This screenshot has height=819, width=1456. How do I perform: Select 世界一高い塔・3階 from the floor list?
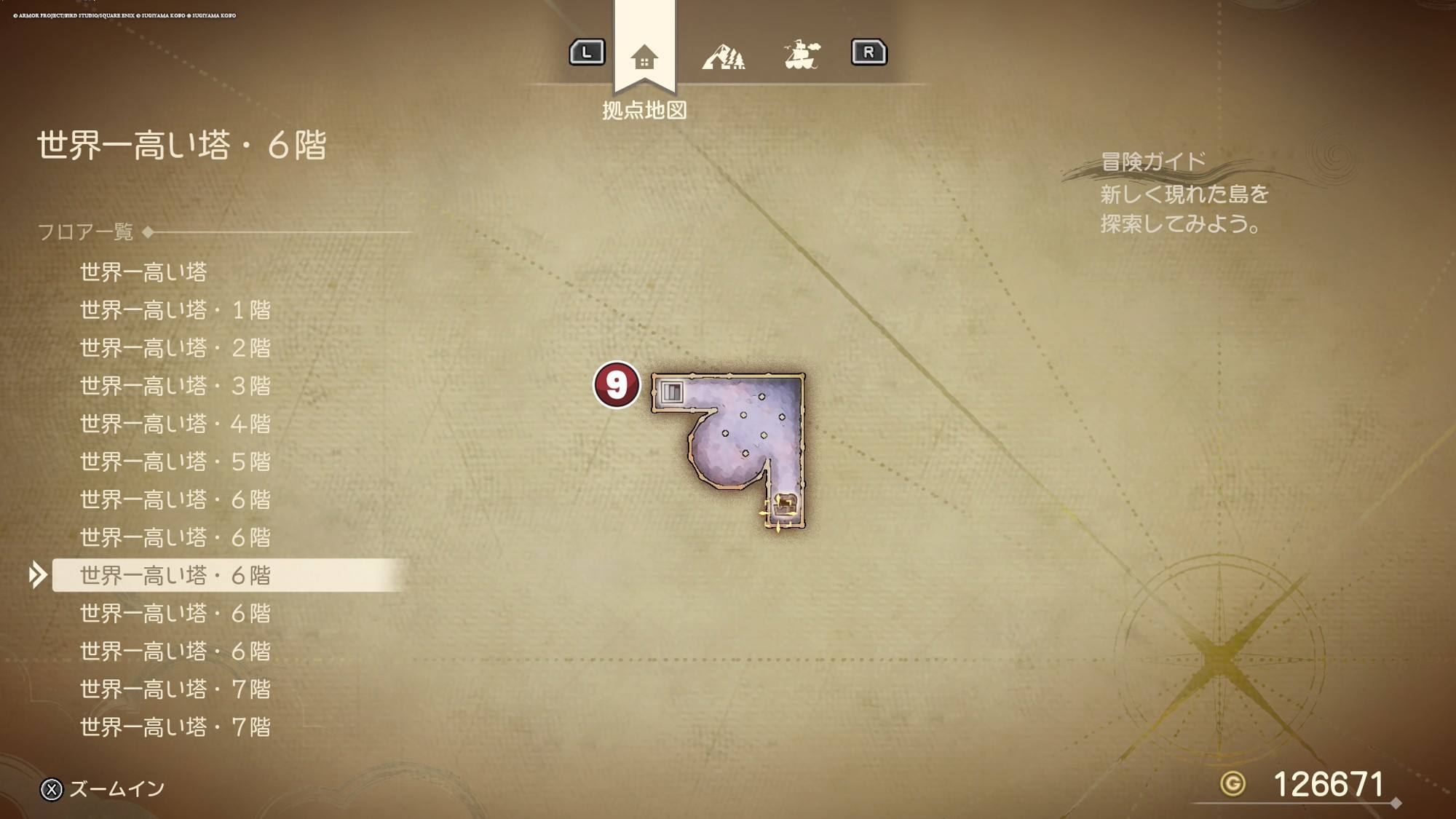[175, 386]
